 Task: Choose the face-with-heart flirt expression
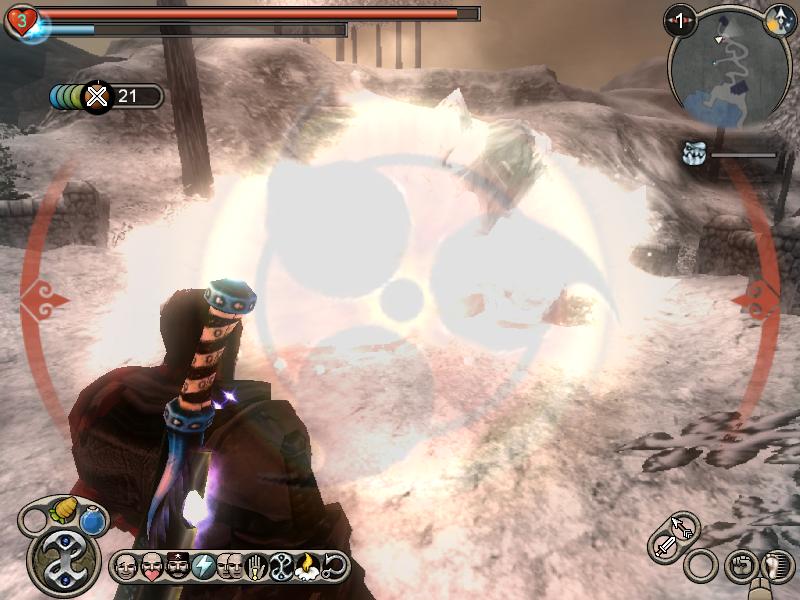tap(151, 565)
